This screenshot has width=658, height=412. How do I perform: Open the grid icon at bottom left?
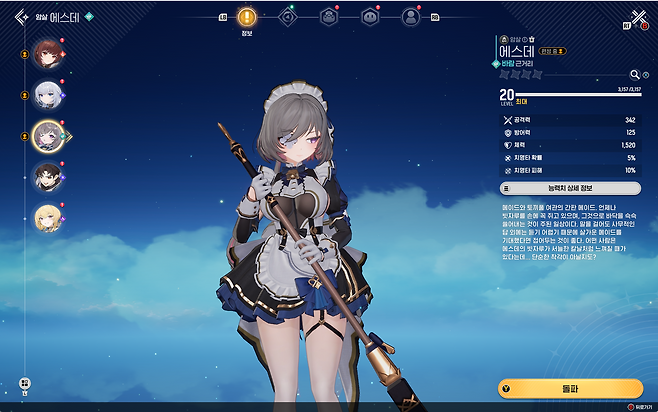click(24, 383)
